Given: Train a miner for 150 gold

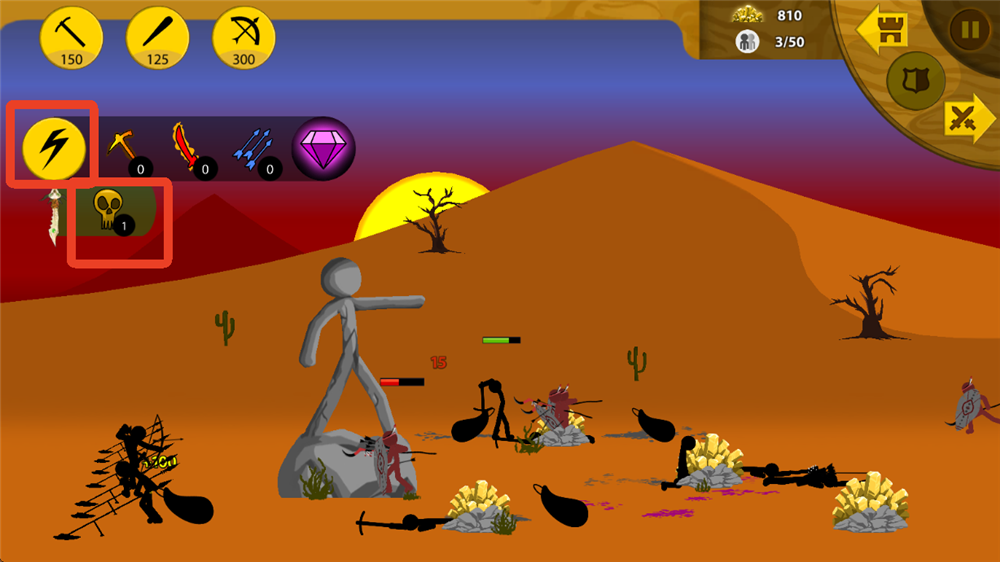Looking at the screenshot, I should pos(71,37).
